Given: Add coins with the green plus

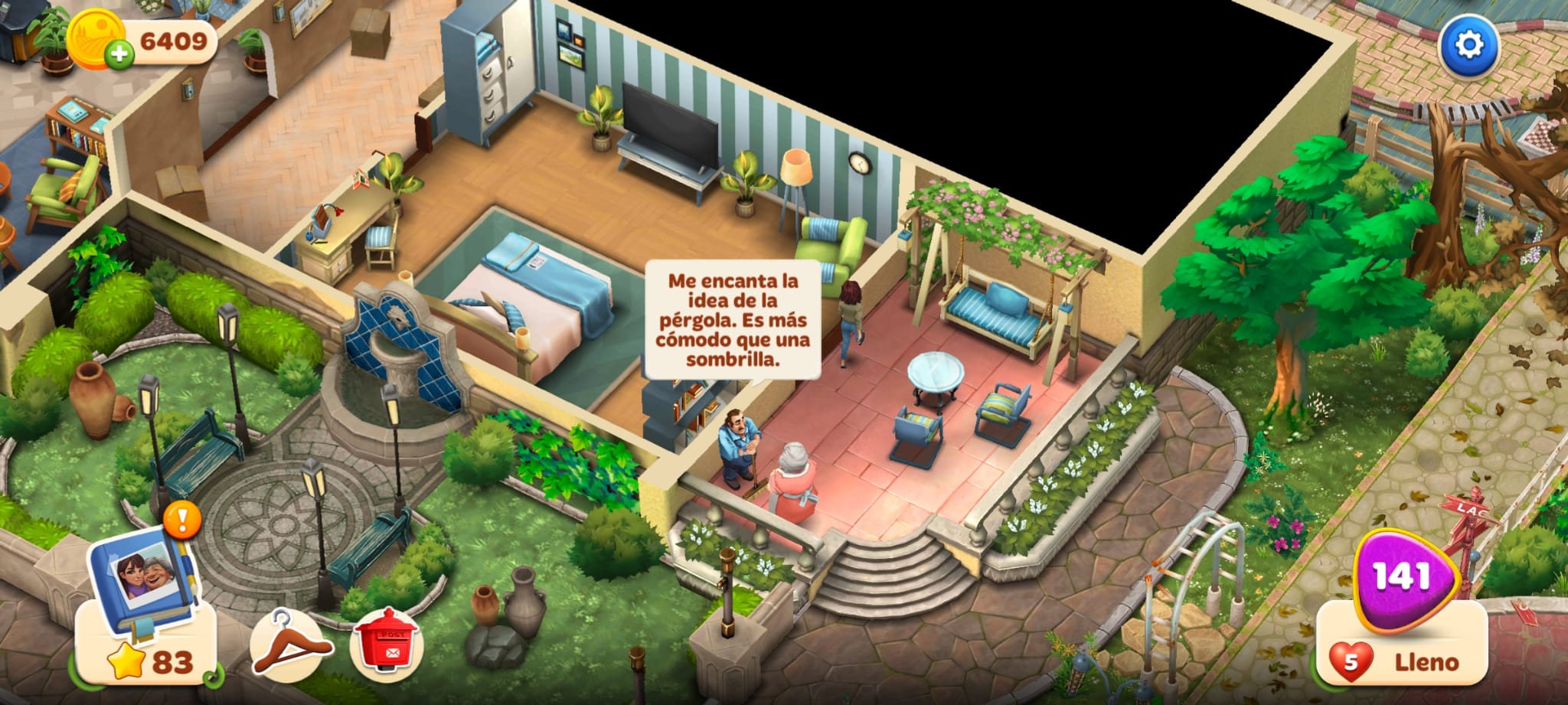Looking at the screenshot, I should click(119, 55).
